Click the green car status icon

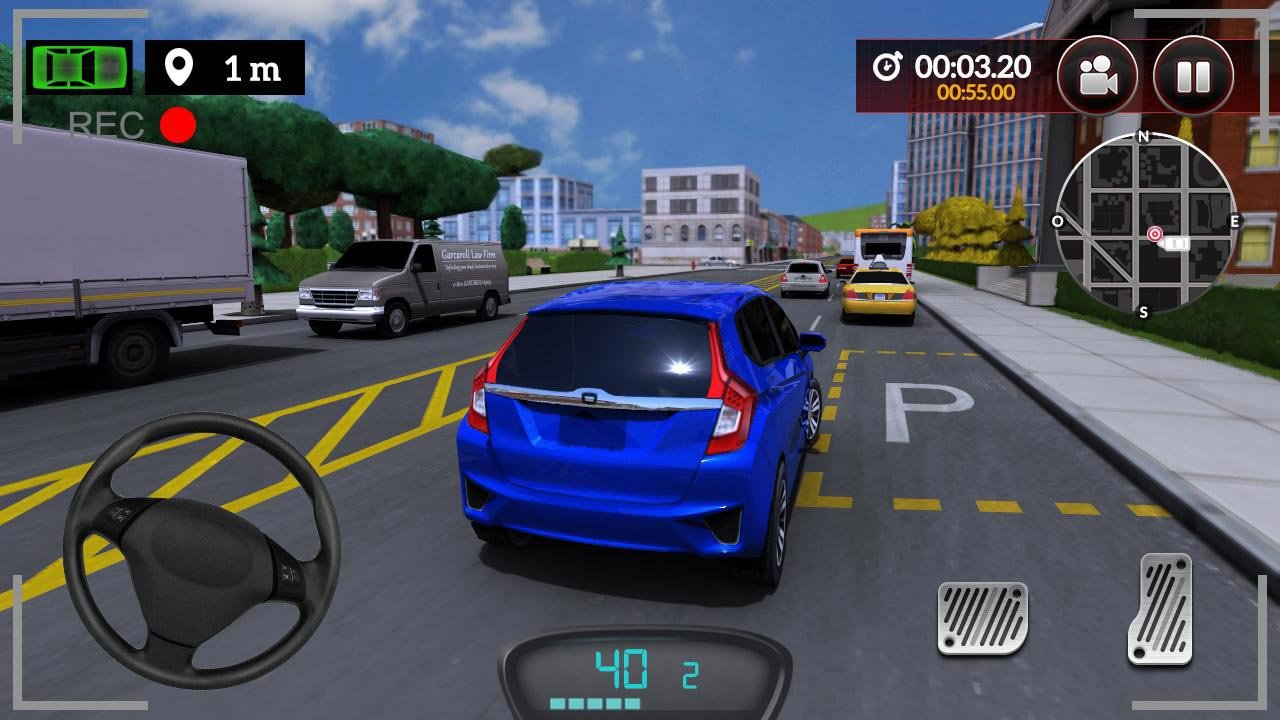[x=79, y=67]
